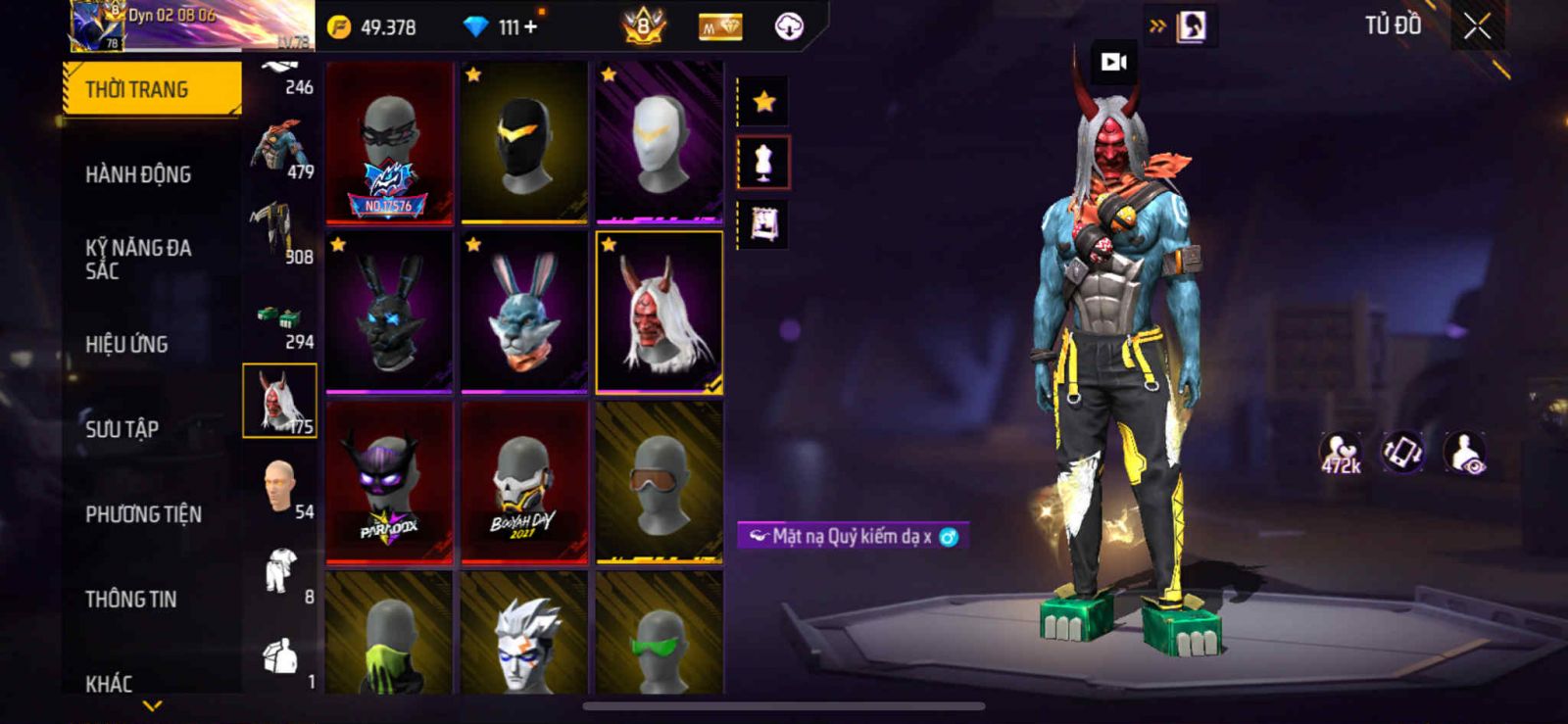
Task: Open the Thời Trang category
Action: point(151,89)
